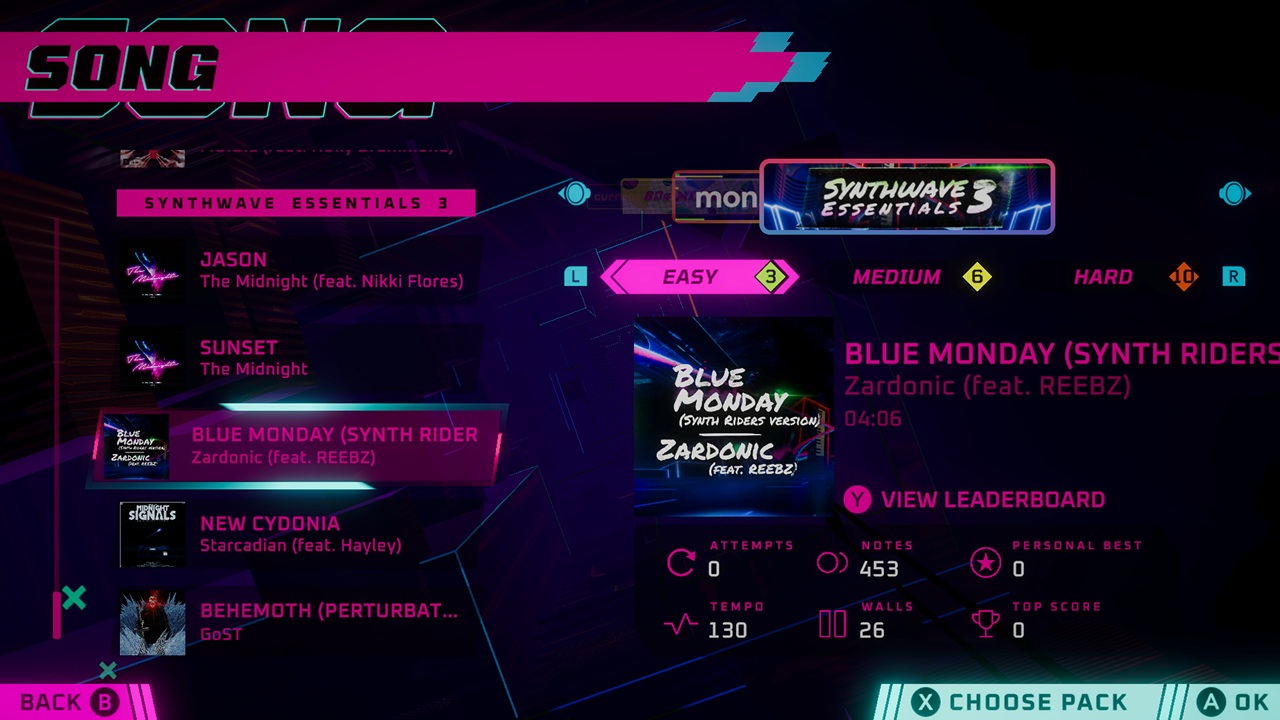Viewport: 1280px width, 720px height.
Task: Open VIEW LEADERBOARD
Action: (993, 500)
